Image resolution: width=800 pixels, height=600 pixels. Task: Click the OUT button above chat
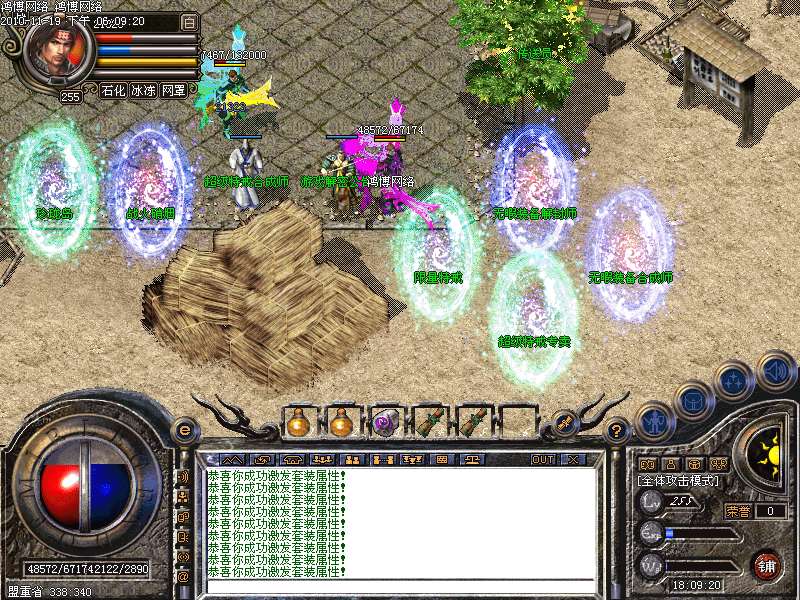click(543, 459)
